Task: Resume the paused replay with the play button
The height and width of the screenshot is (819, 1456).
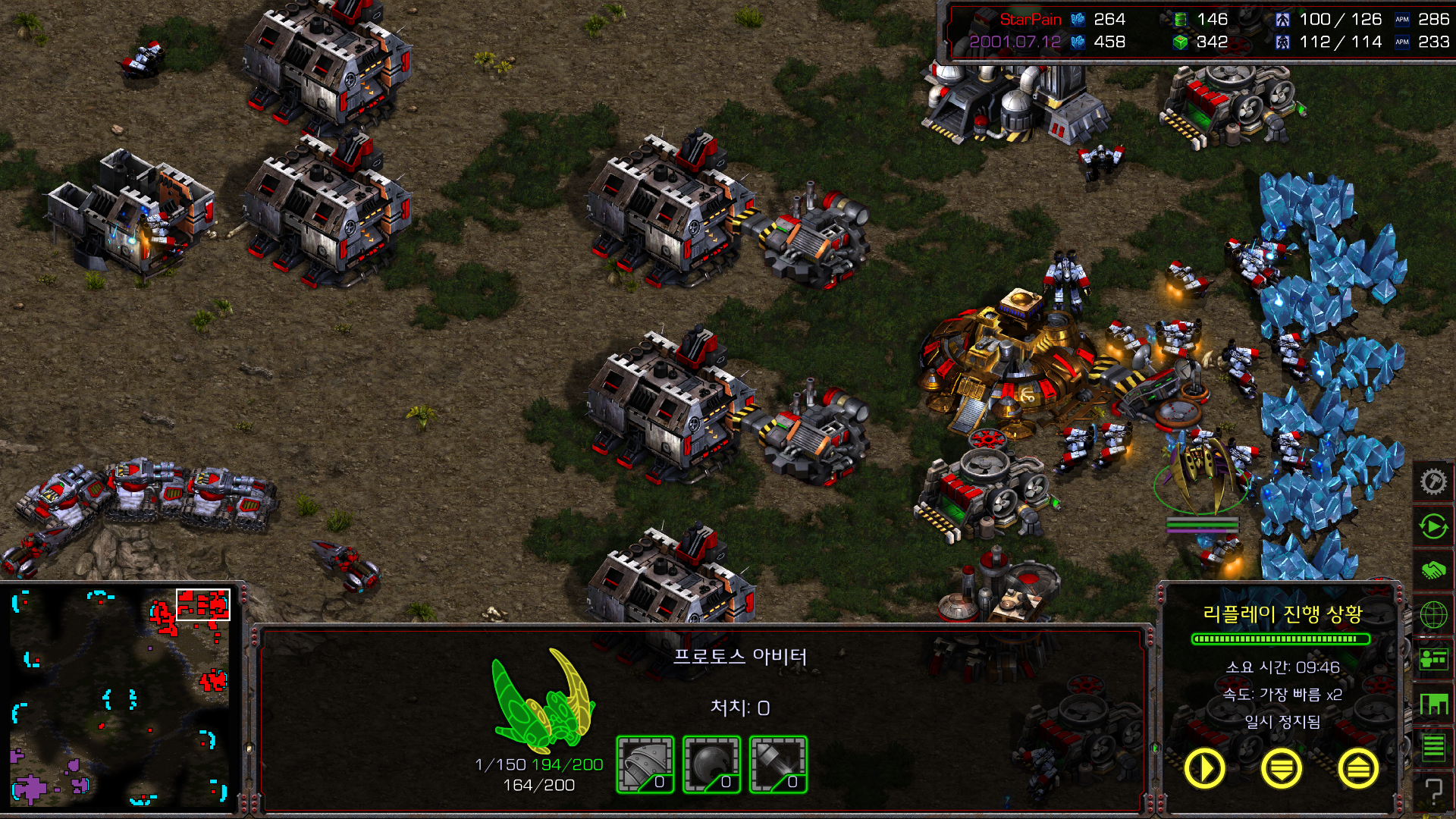Action: pyautogui.click(x=1204, y=768)
